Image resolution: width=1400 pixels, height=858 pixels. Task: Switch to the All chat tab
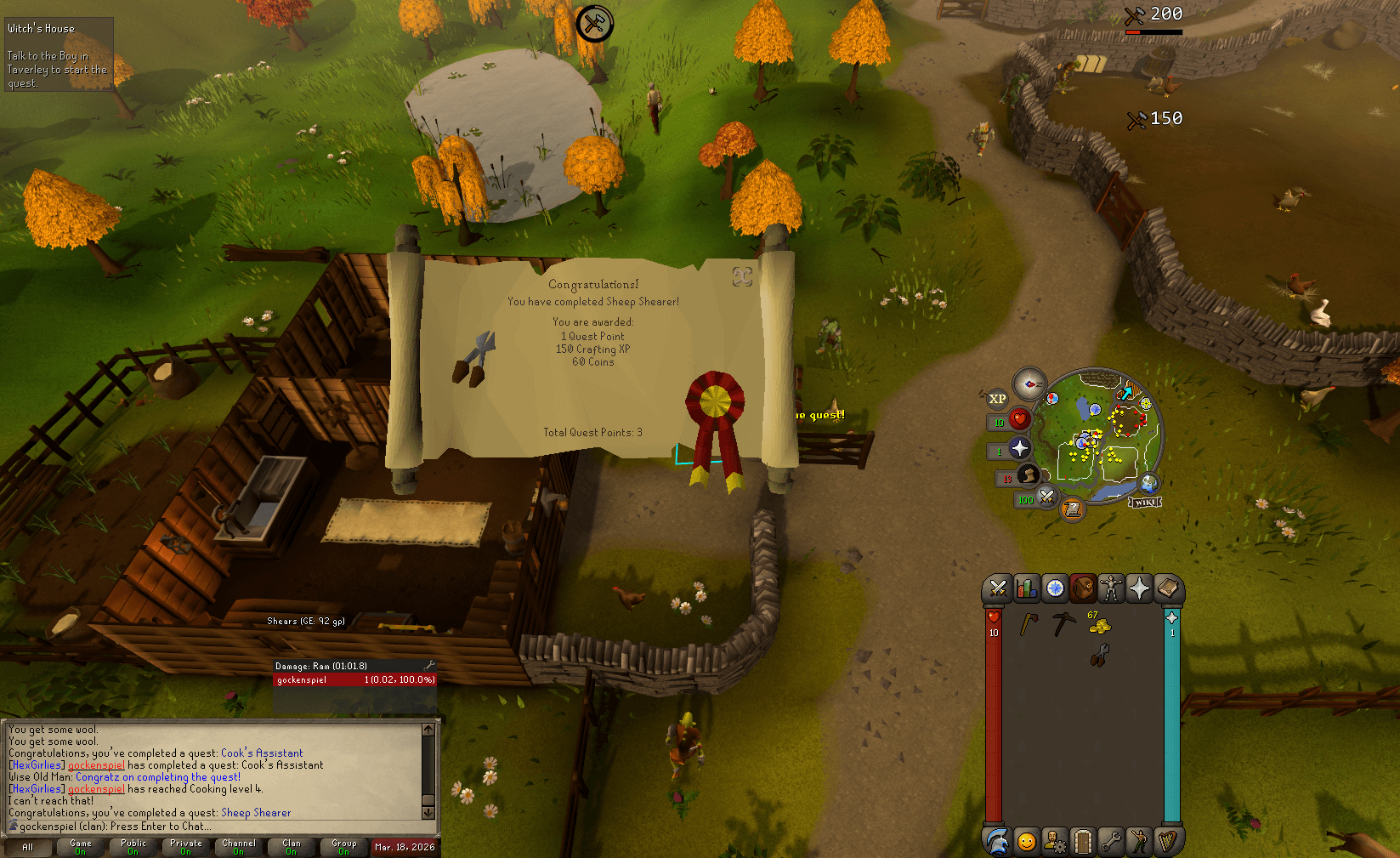pos(28,847)
